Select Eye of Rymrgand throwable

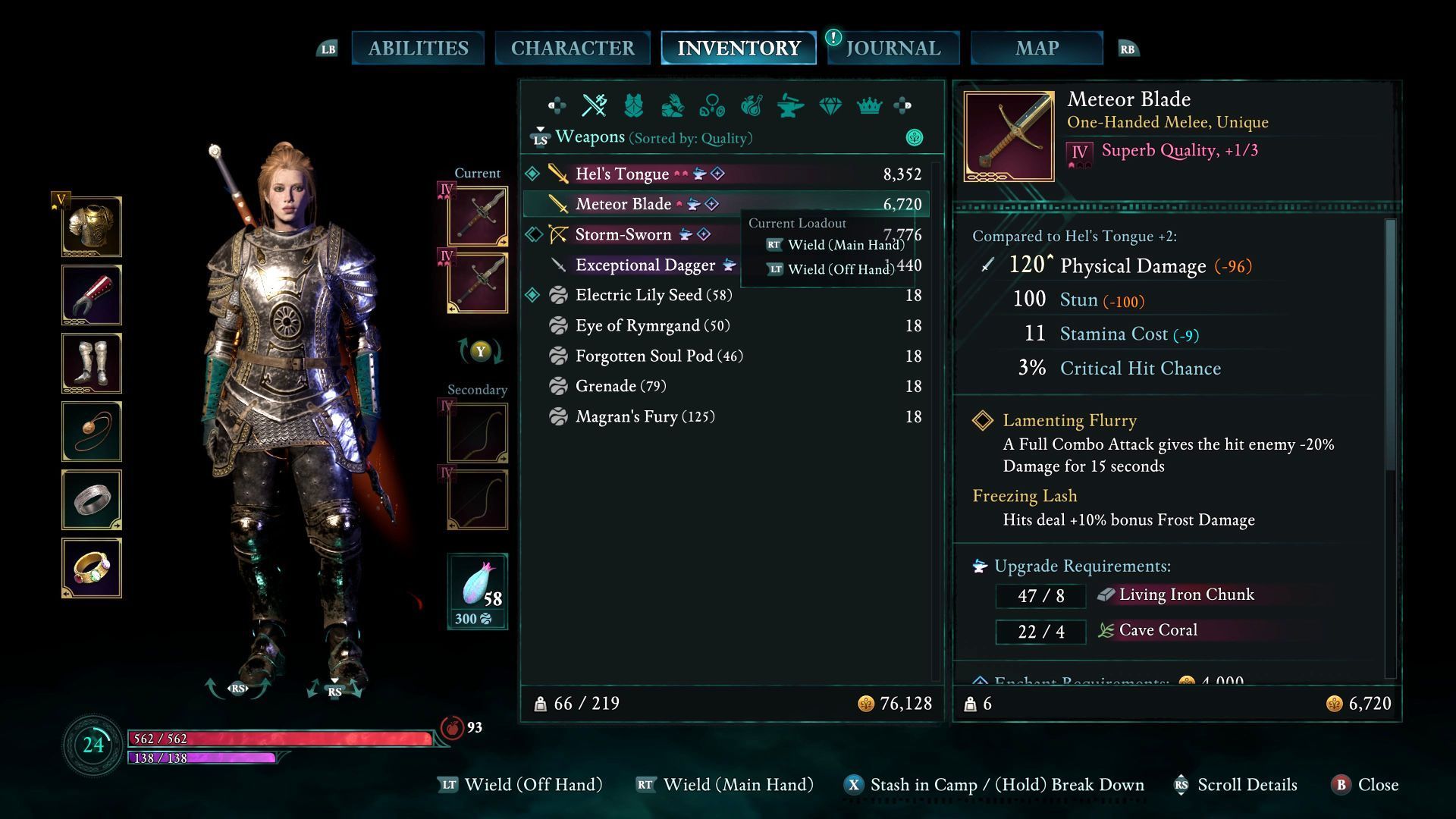[x=652, y=325]
